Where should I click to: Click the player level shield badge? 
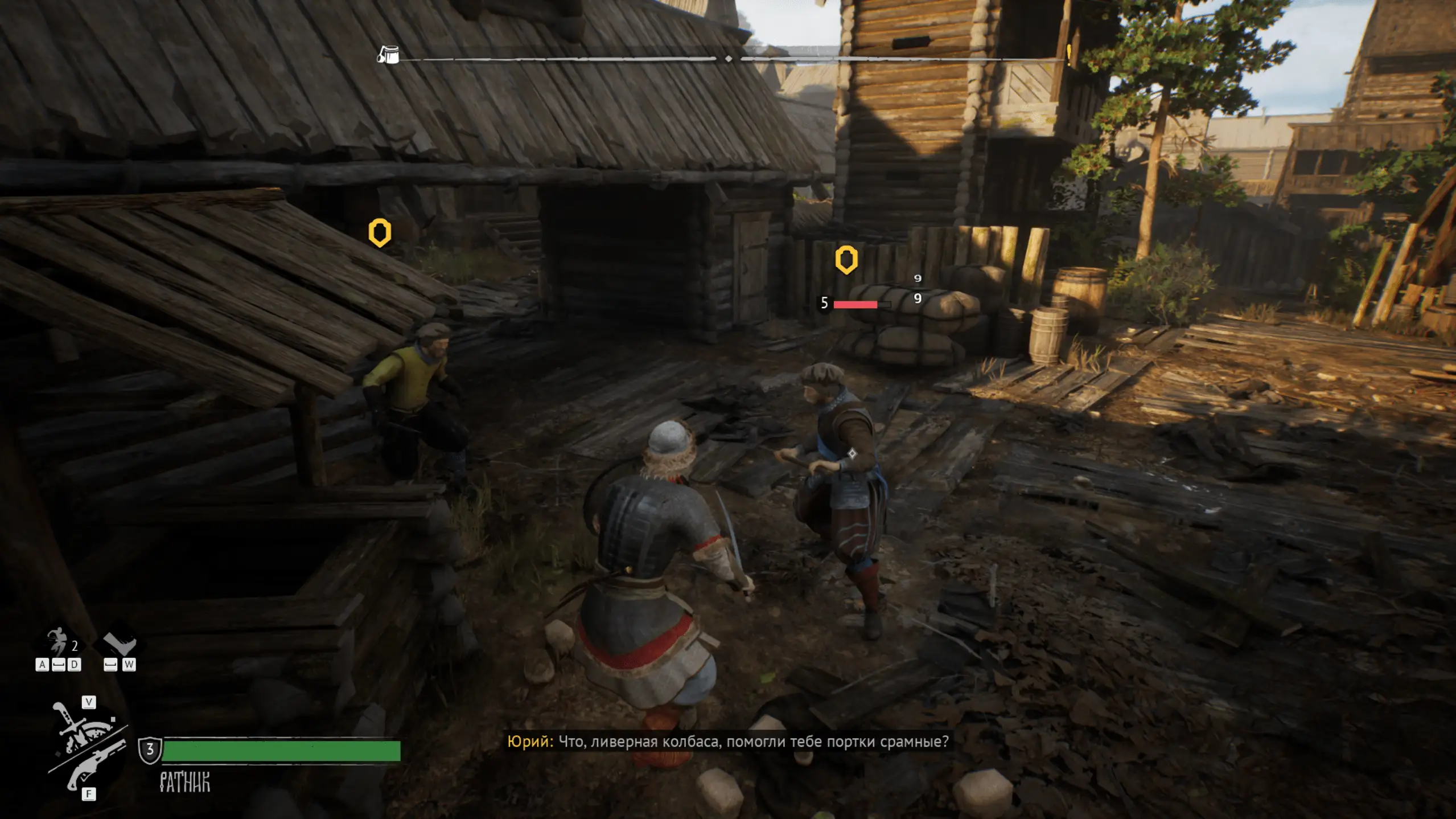pyautogui.click(x=150, y=750)
